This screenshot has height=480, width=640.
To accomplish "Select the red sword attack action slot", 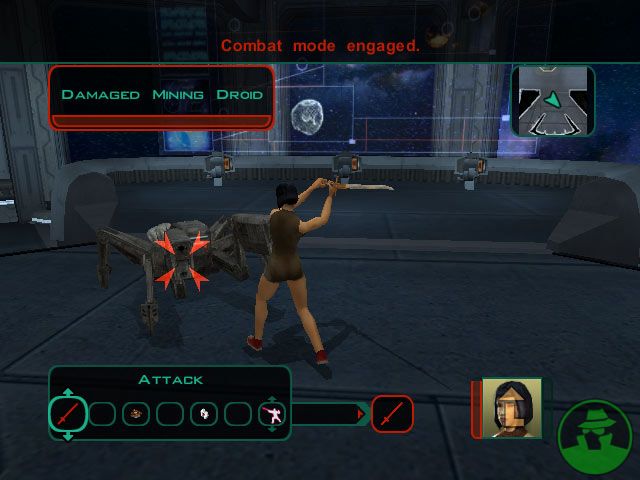I will (67, 414).
